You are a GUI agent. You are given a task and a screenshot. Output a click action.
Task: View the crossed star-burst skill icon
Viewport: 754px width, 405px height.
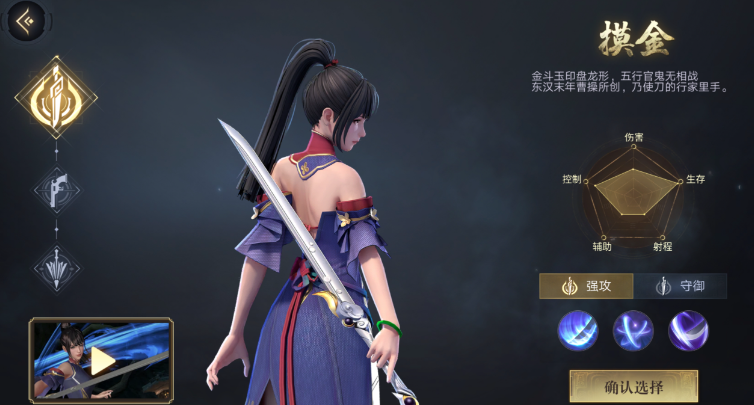click(x=633, y=331)
